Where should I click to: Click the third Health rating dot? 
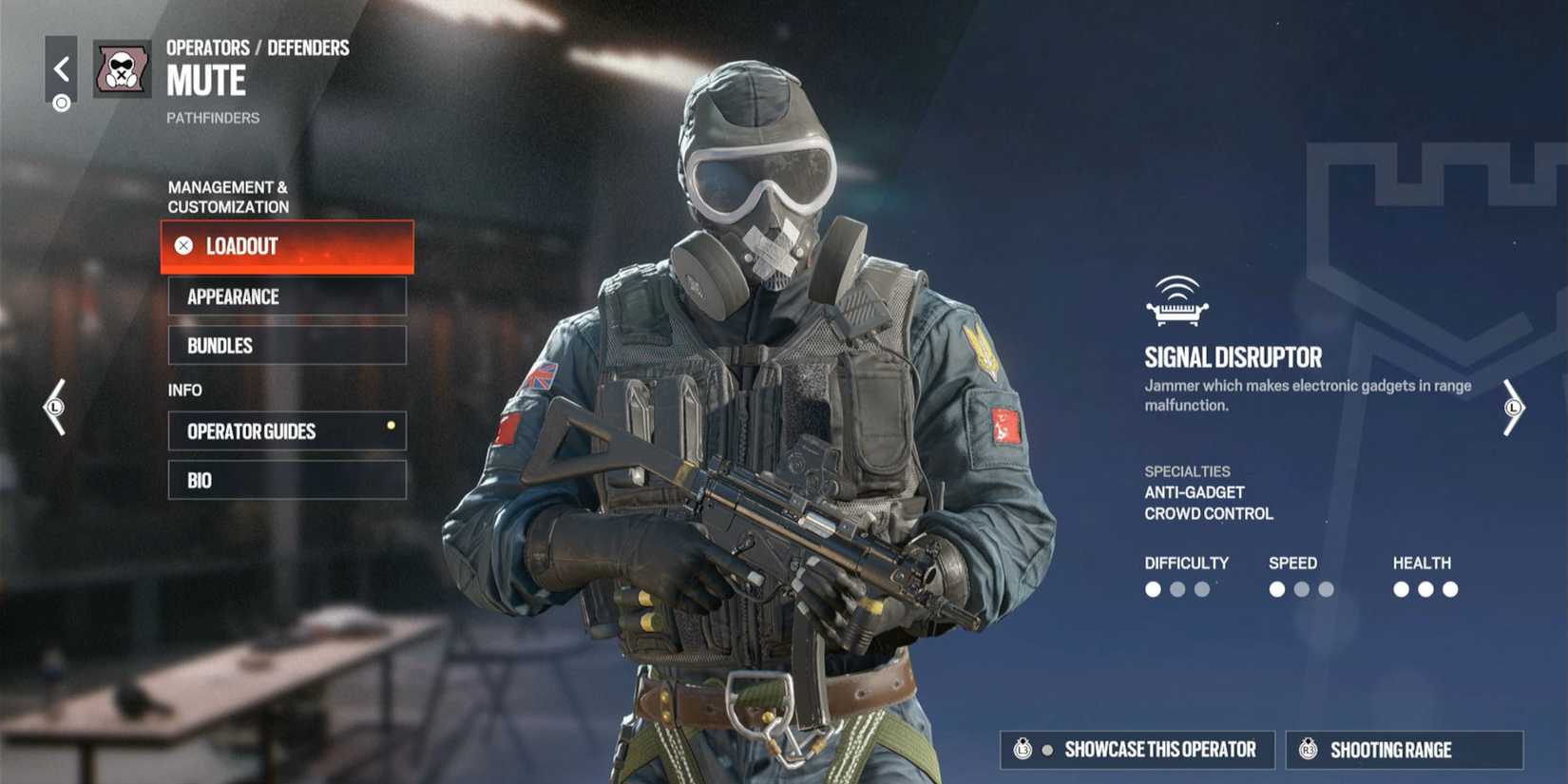pyautogui.click(x=1450, y=589)
